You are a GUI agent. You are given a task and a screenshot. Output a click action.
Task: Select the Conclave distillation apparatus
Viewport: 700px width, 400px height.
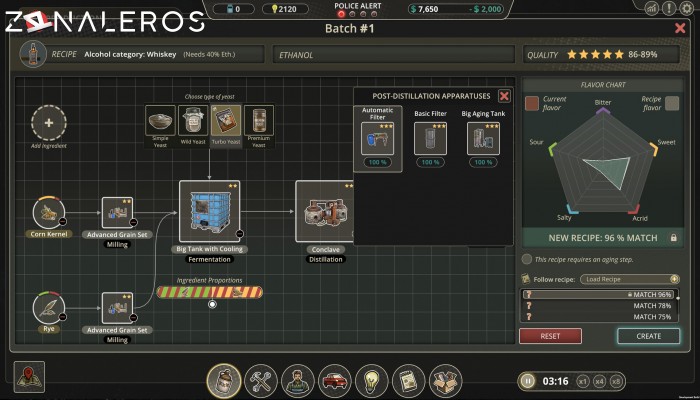coord(326,212)
